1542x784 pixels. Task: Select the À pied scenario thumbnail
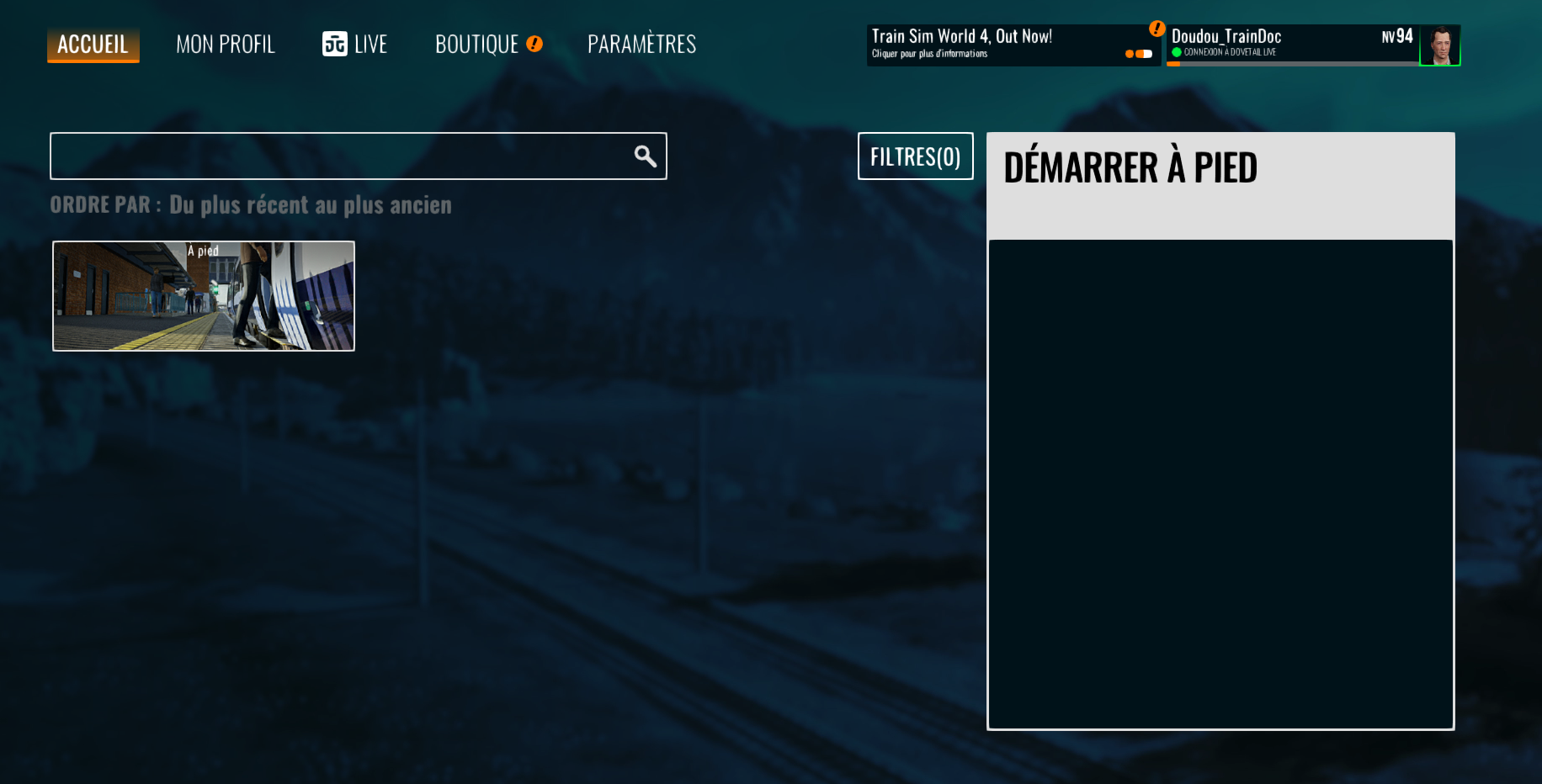[204, 296]
